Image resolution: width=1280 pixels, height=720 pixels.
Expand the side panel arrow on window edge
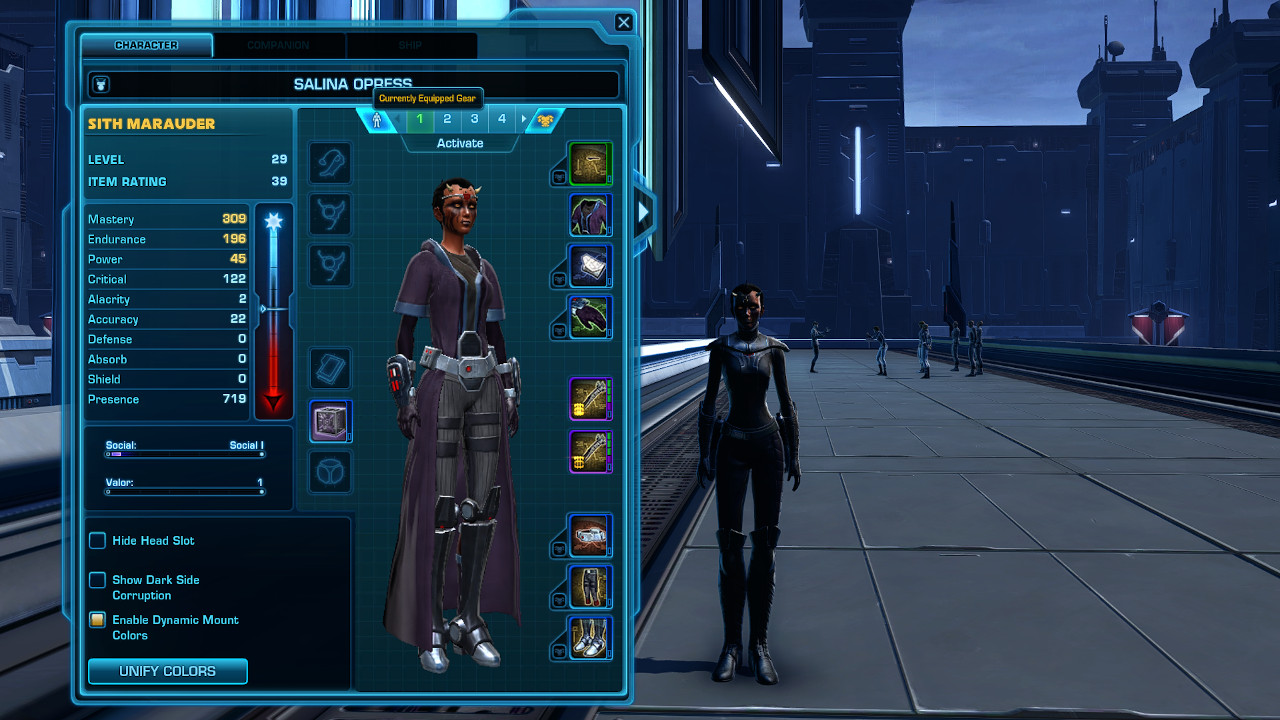[644, 211]
